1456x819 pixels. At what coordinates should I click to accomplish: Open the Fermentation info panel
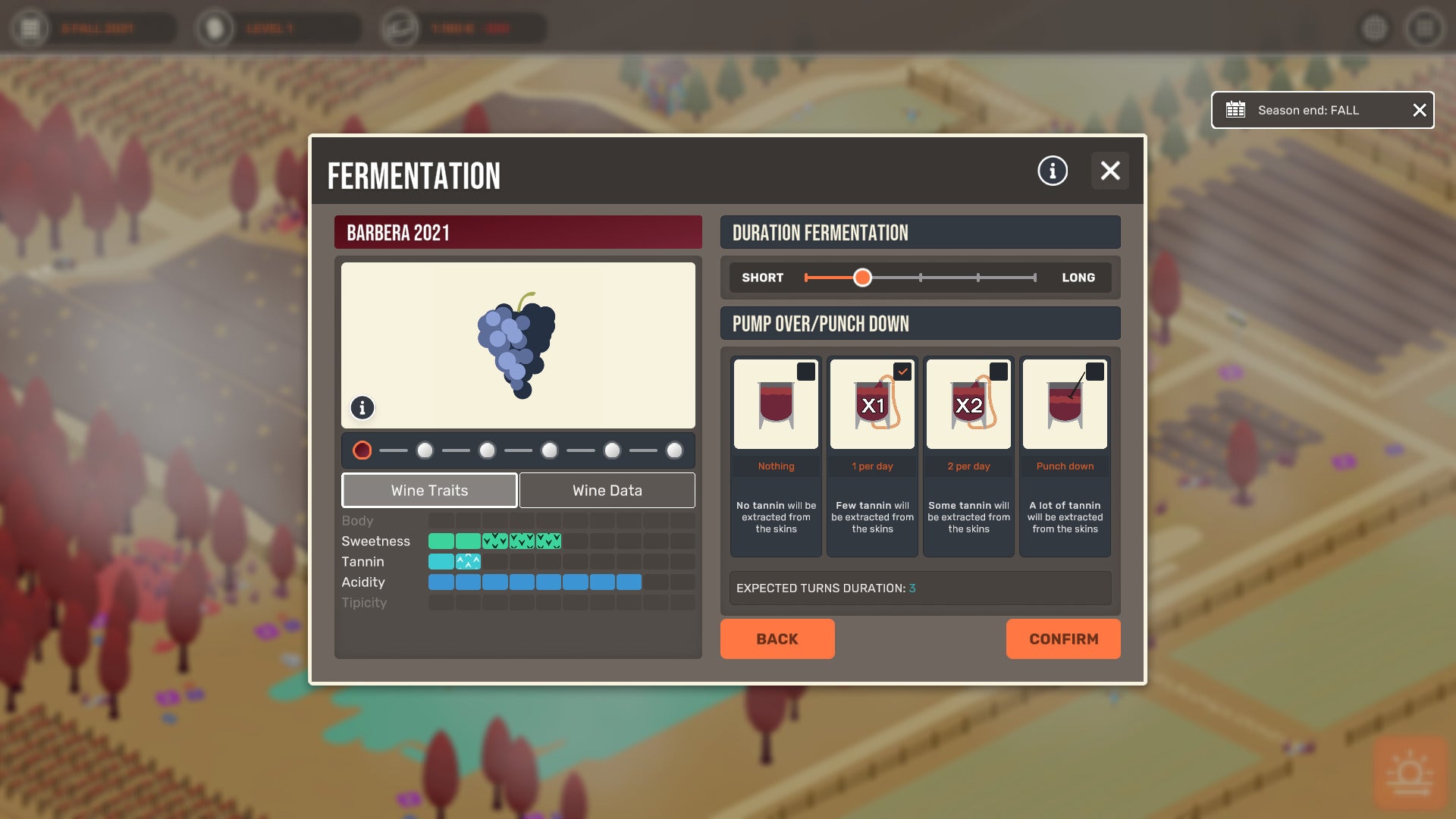1052,171
